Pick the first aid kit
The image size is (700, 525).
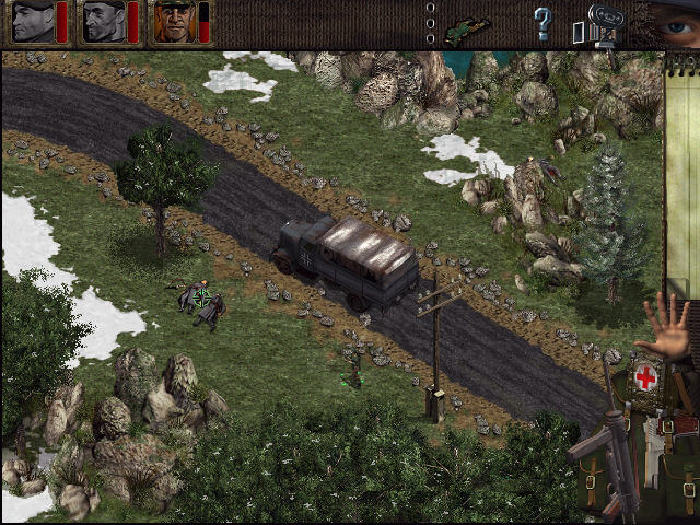(646, 379)
